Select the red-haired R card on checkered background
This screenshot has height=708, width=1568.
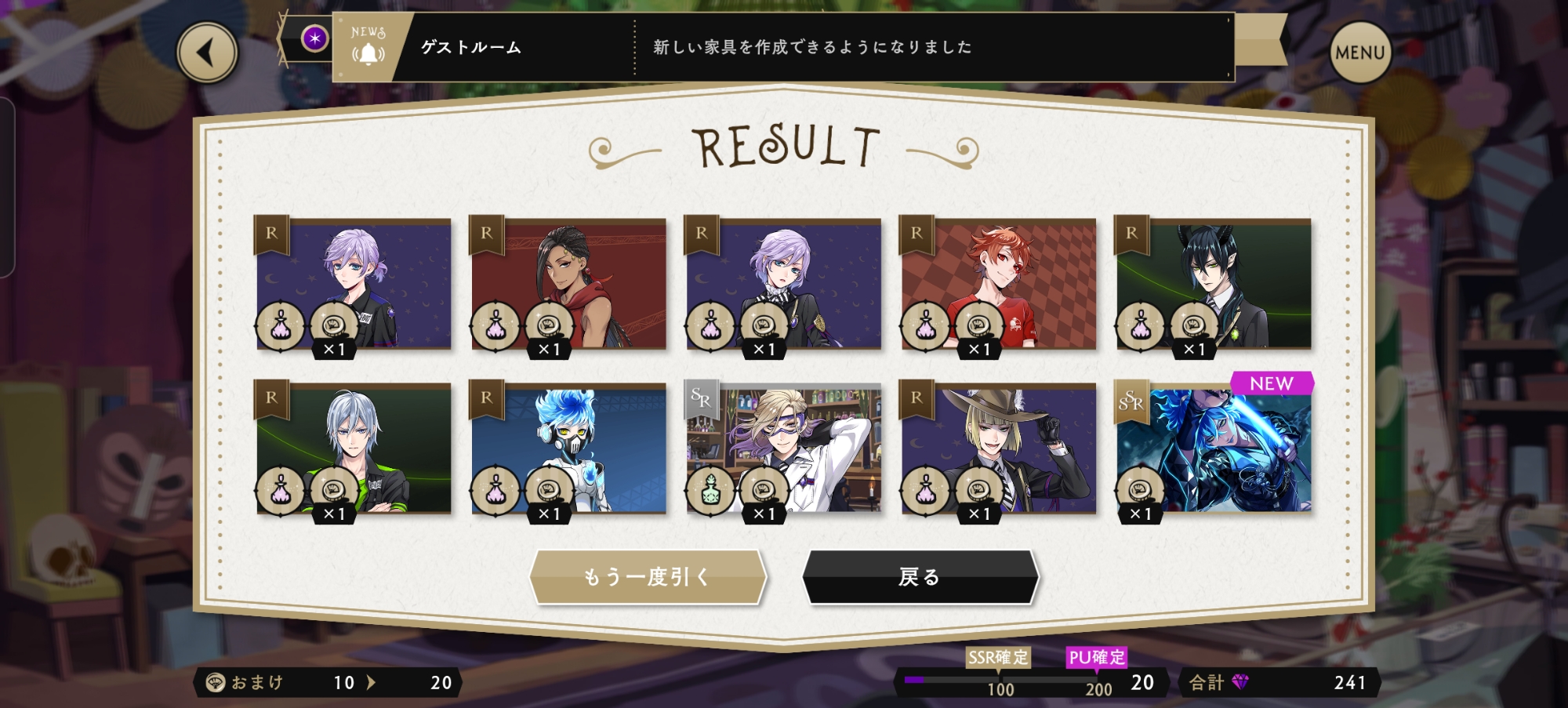click(998, 284)
